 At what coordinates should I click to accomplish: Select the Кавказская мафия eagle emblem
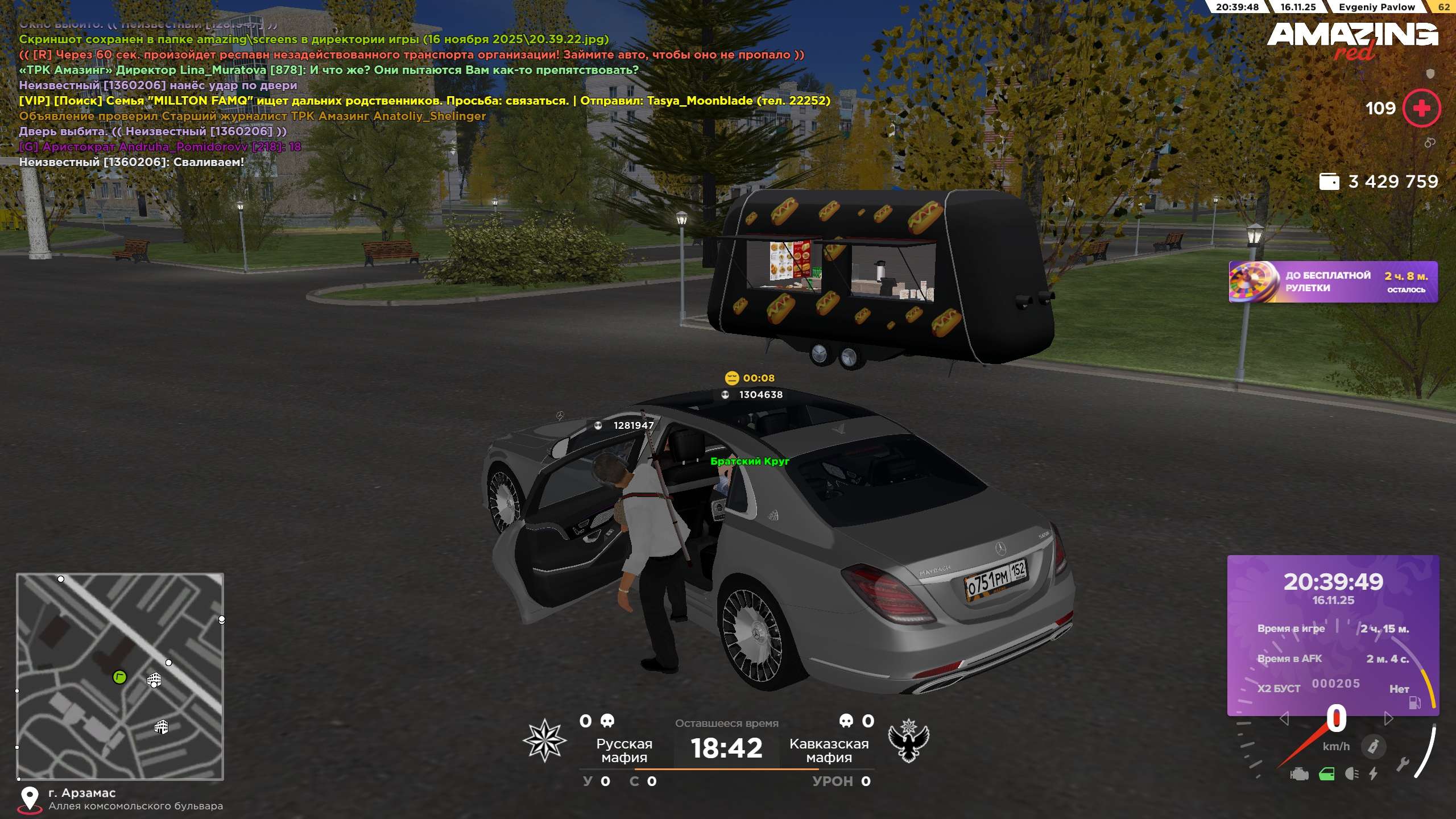908,740
